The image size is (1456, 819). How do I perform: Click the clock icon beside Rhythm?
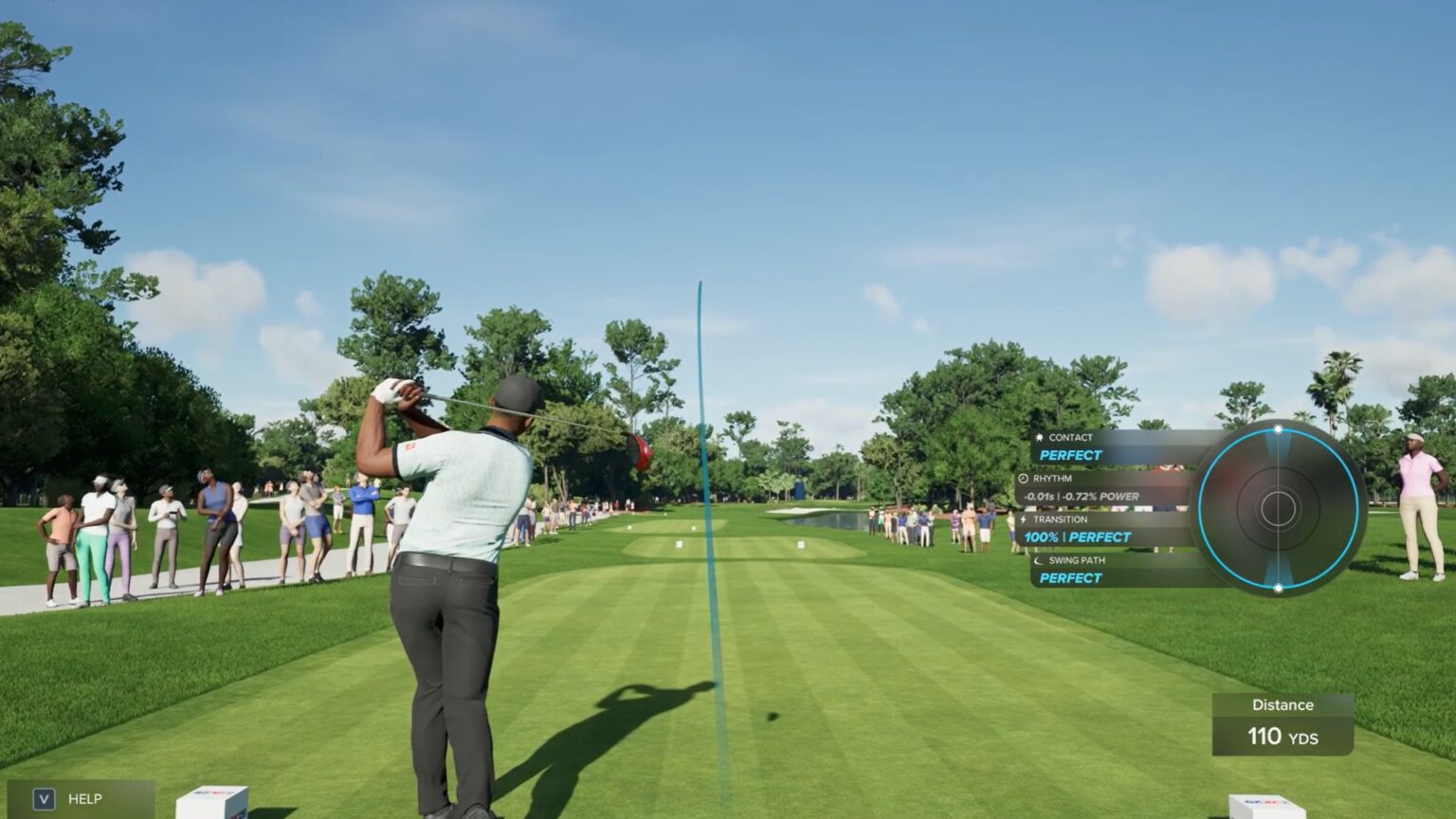(1024, 479)
